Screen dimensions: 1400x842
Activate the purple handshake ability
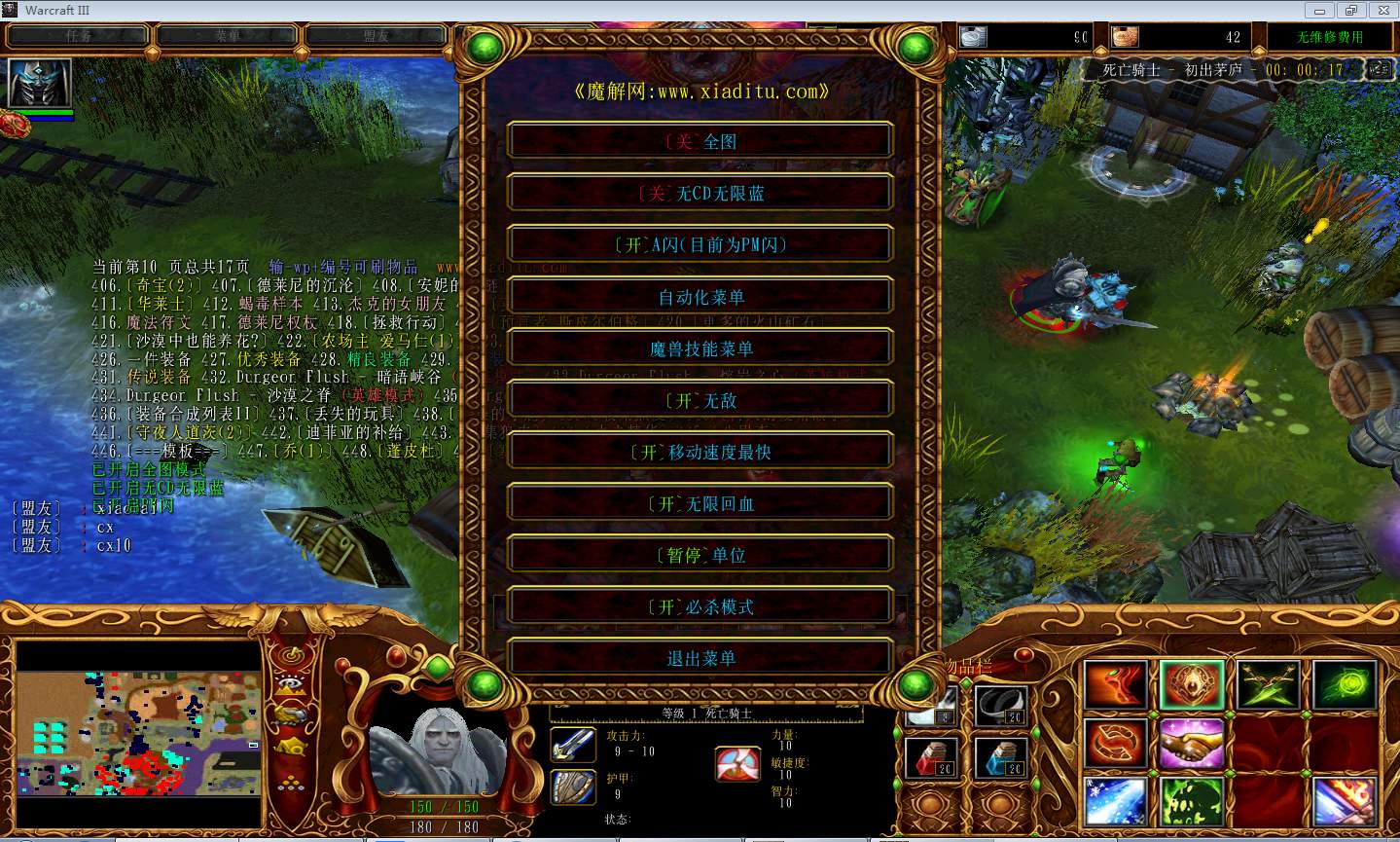[1191, 744]
